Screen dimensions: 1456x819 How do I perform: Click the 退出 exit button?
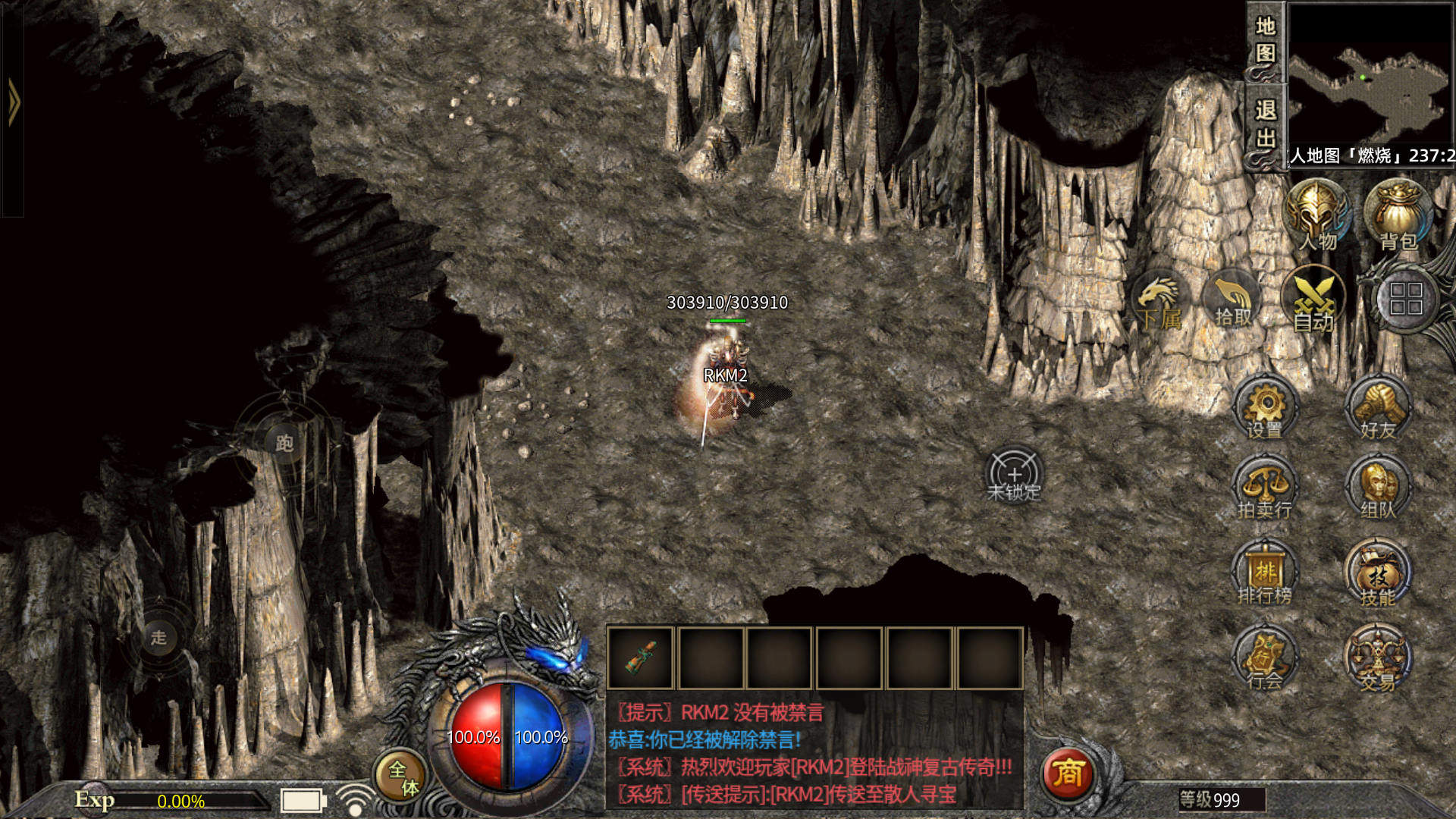click(x=1265, y=124)
